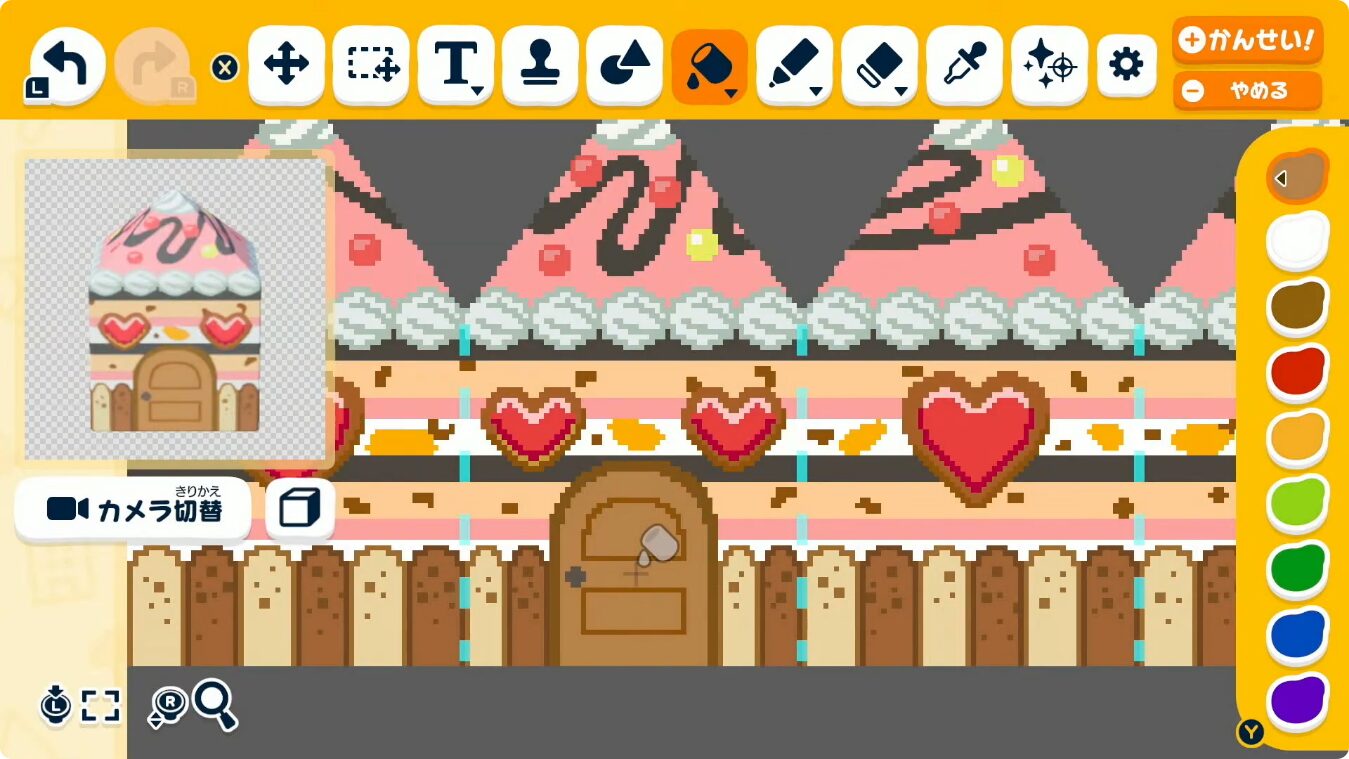
Task: Select the Move canvas tool
Action: tap(286, 65)
